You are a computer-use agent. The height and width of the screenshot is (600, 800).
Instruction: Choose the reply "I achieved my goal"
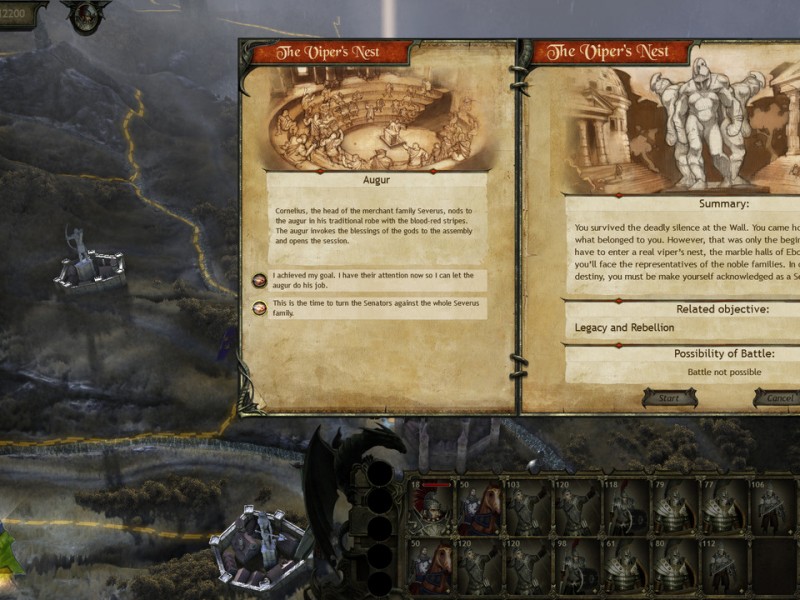click(369, 280)
